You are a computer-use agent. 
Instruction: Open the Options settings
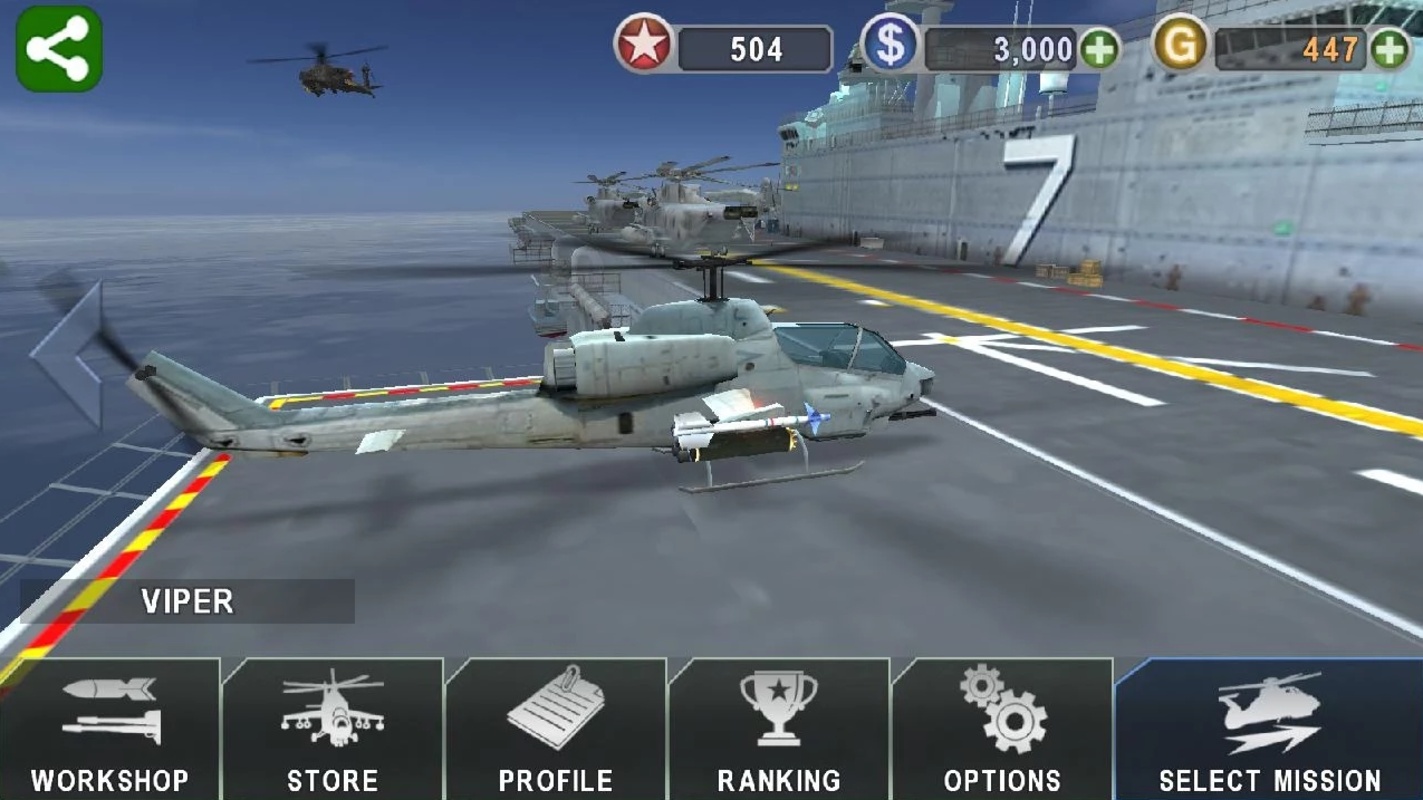click(1001, 730)
